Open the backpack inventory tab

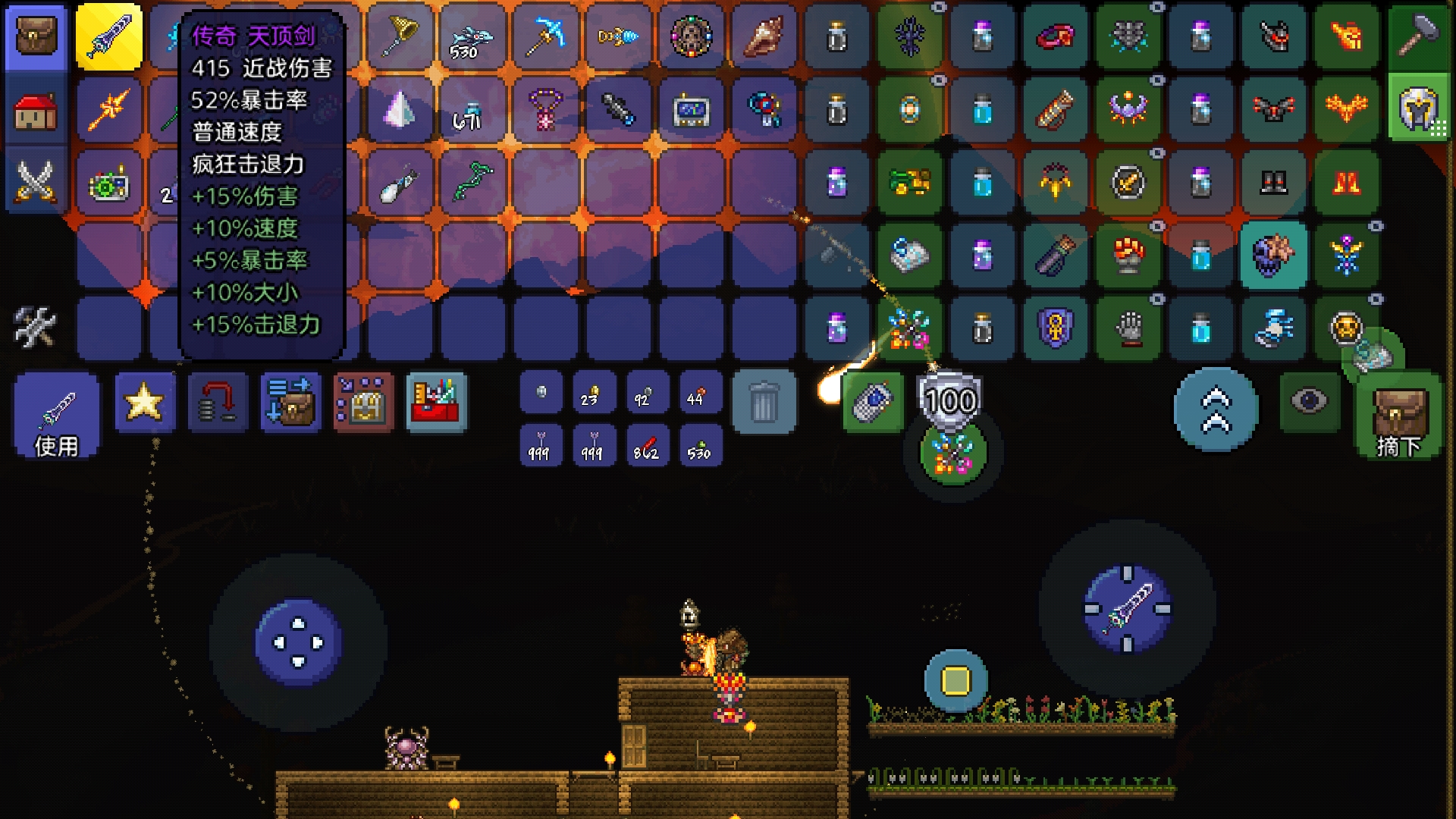tap(35, 36)
